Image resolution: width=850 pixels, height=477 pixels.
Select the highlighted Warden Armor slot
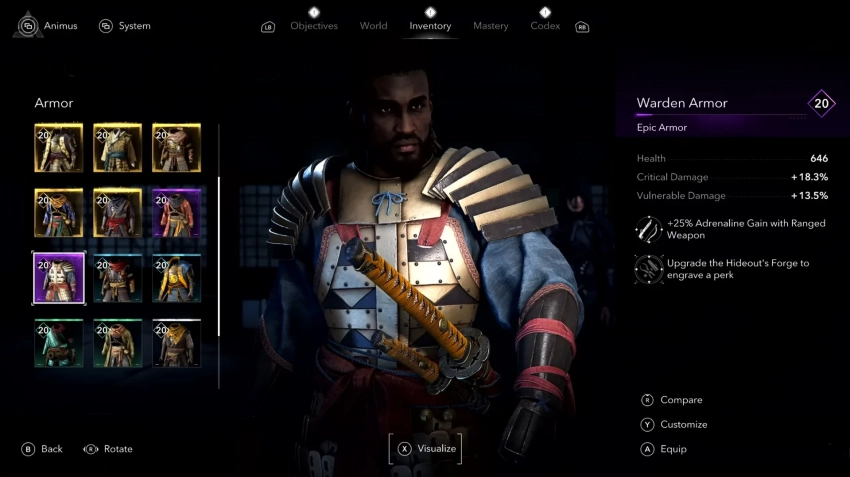tap(59, 277)
